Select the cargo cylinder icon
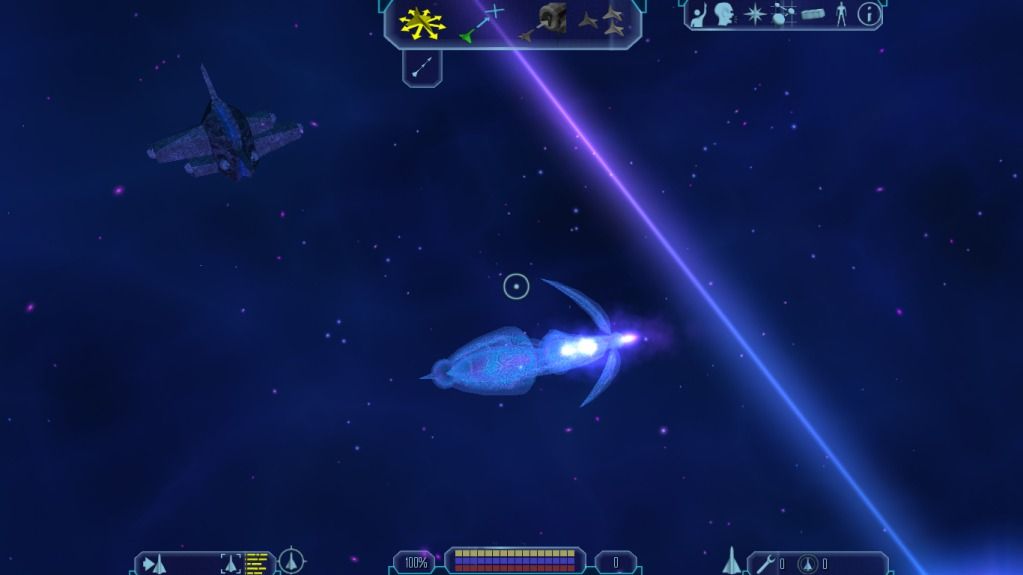This screenshot has height=575, width=1023. pyautogui.click(x=812, y=15)
